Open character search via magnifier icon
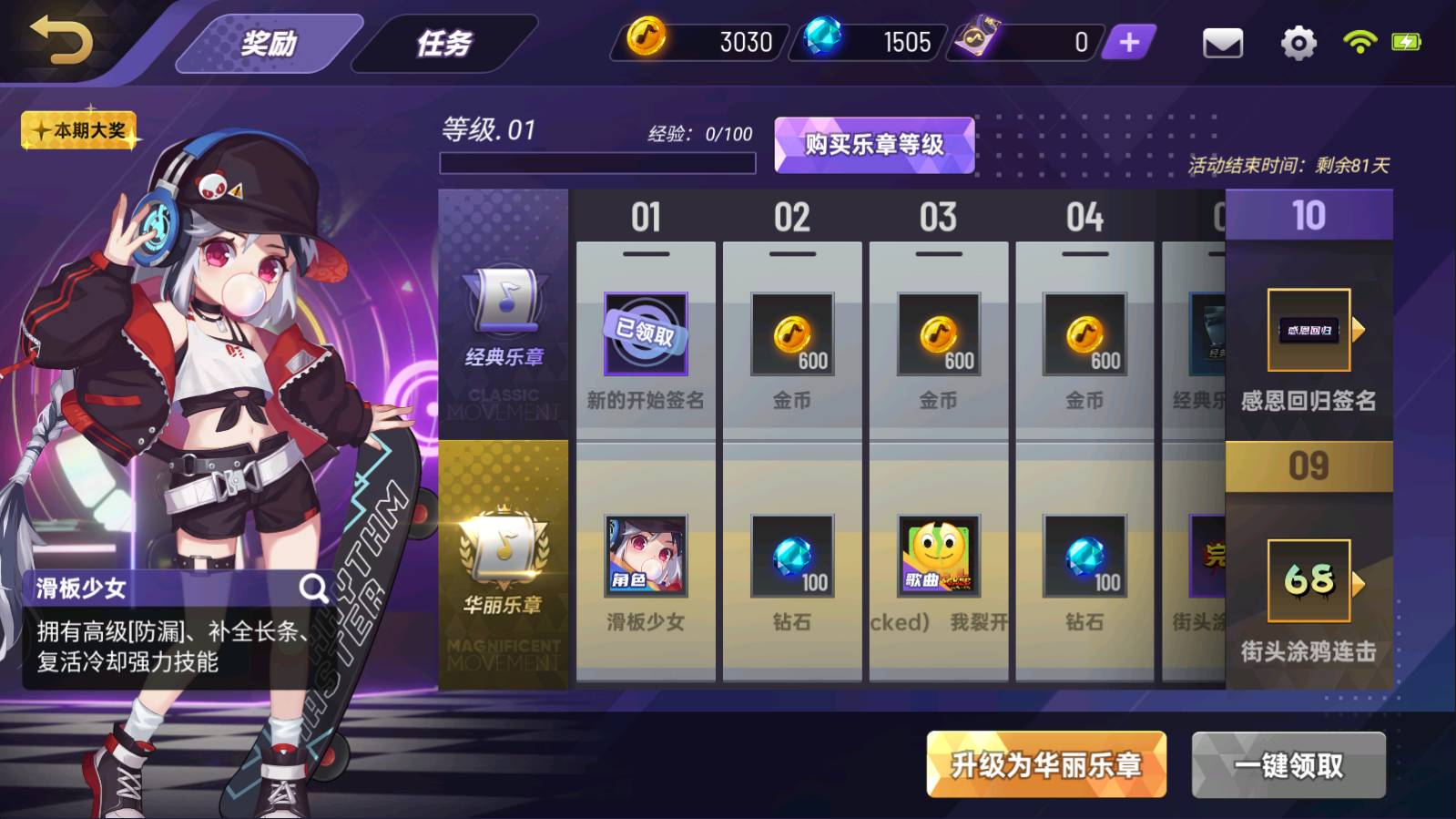 [x=314, y=588]
